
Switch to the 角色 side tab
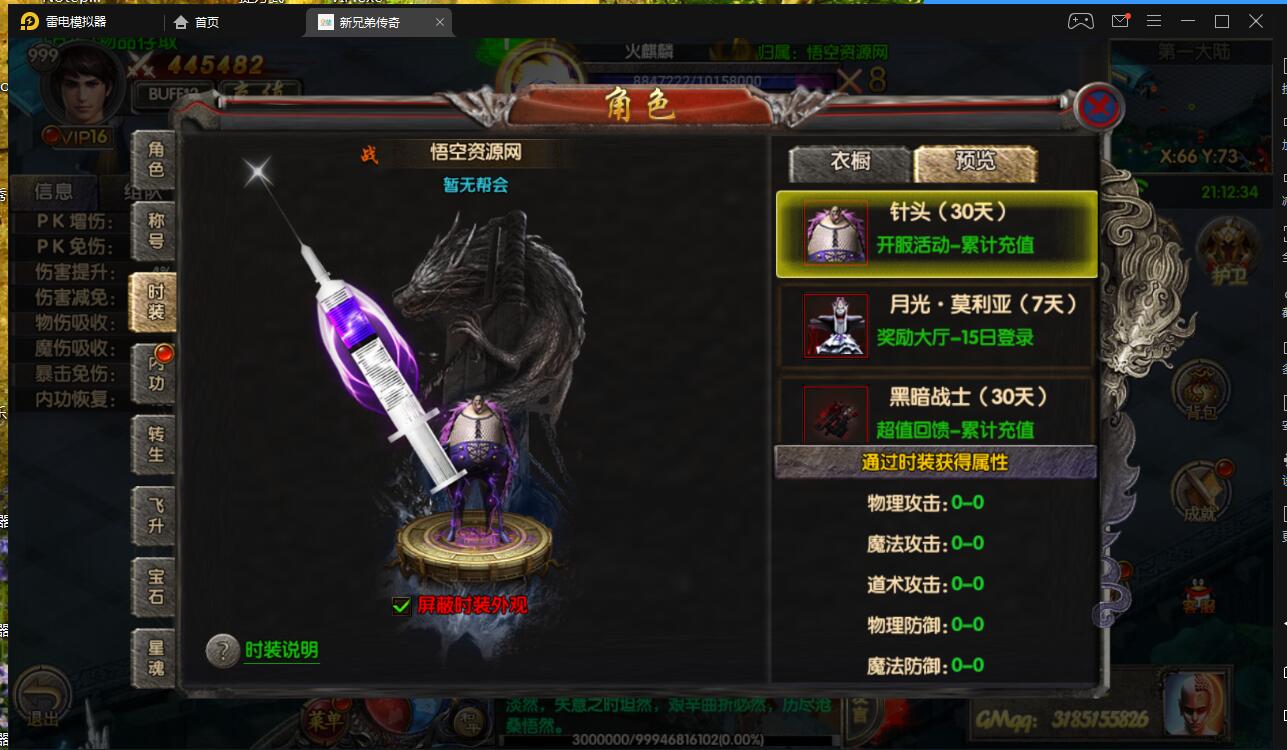coord(155,159)
